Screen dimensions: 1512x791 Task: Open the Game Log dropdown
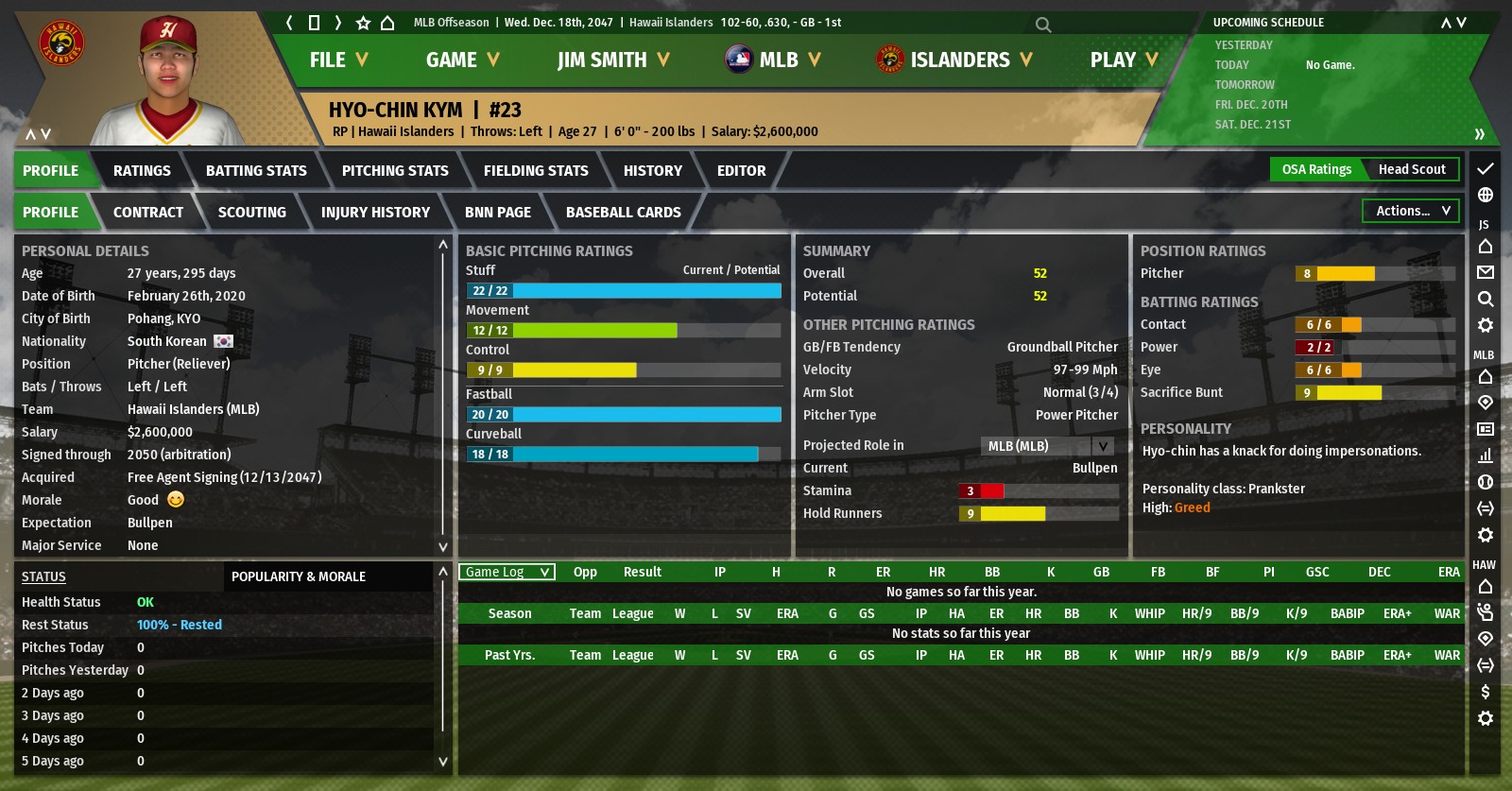[507, 572]
